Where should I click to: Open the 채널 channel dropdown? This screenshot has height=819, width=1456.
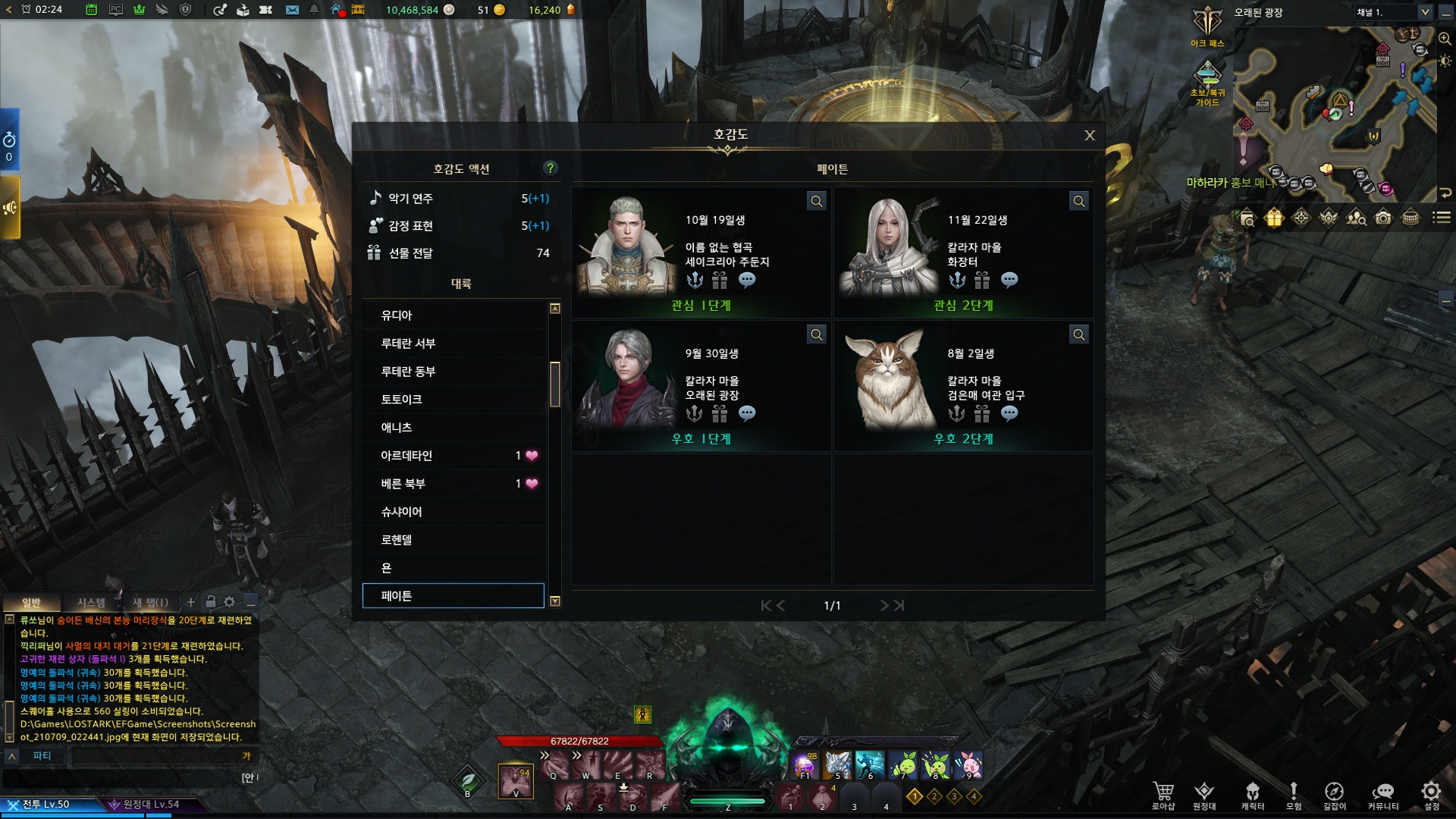tap(1425, 12)
